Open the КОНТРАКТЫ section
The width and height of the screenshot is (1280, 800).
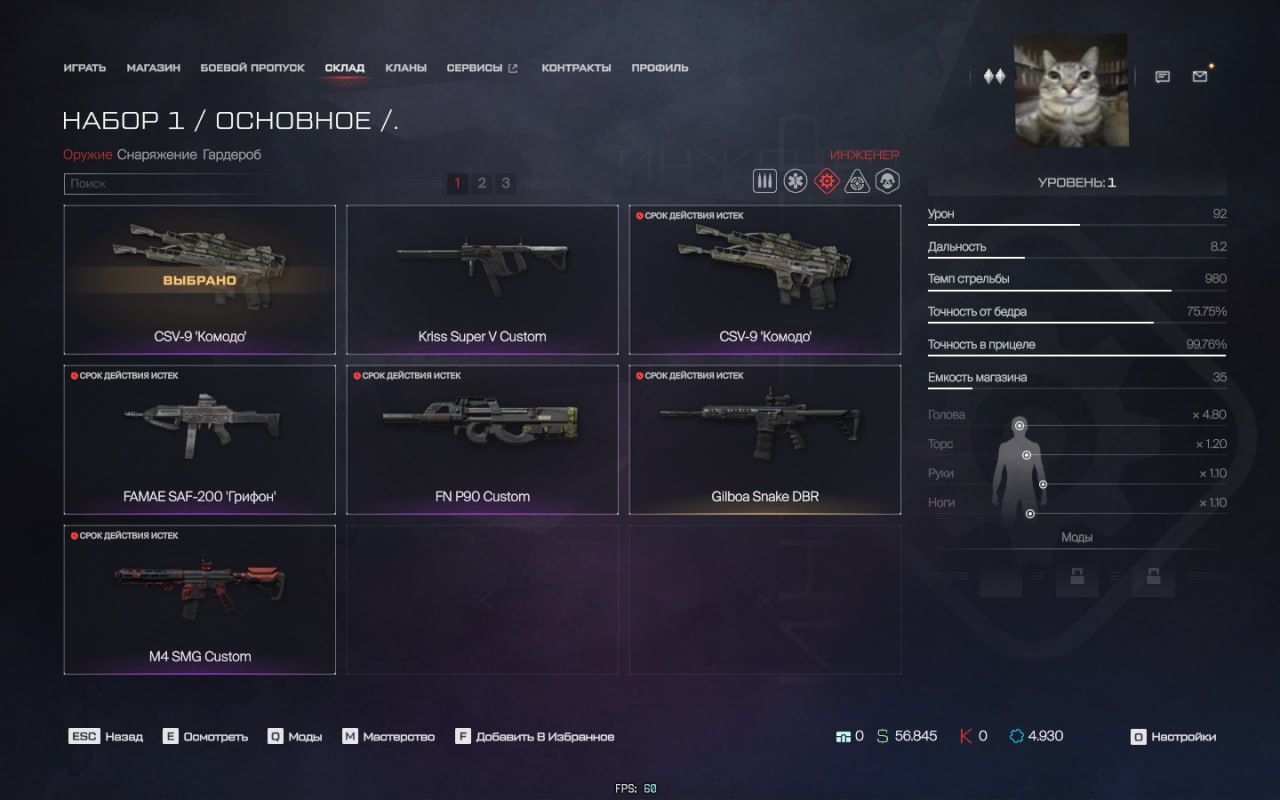click(x=576, y=68)
